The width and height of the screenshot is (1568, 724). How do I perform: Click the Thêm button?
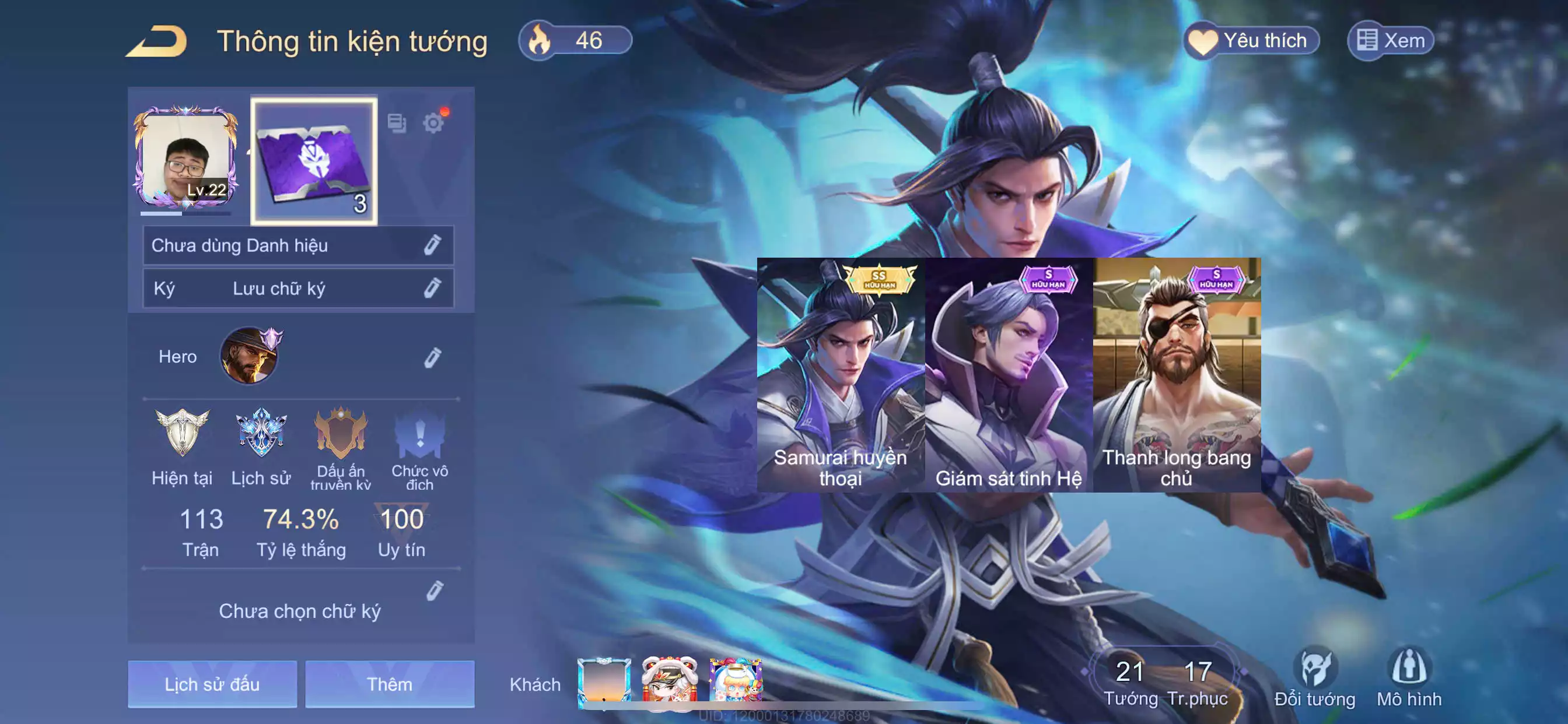pos(390,684)
